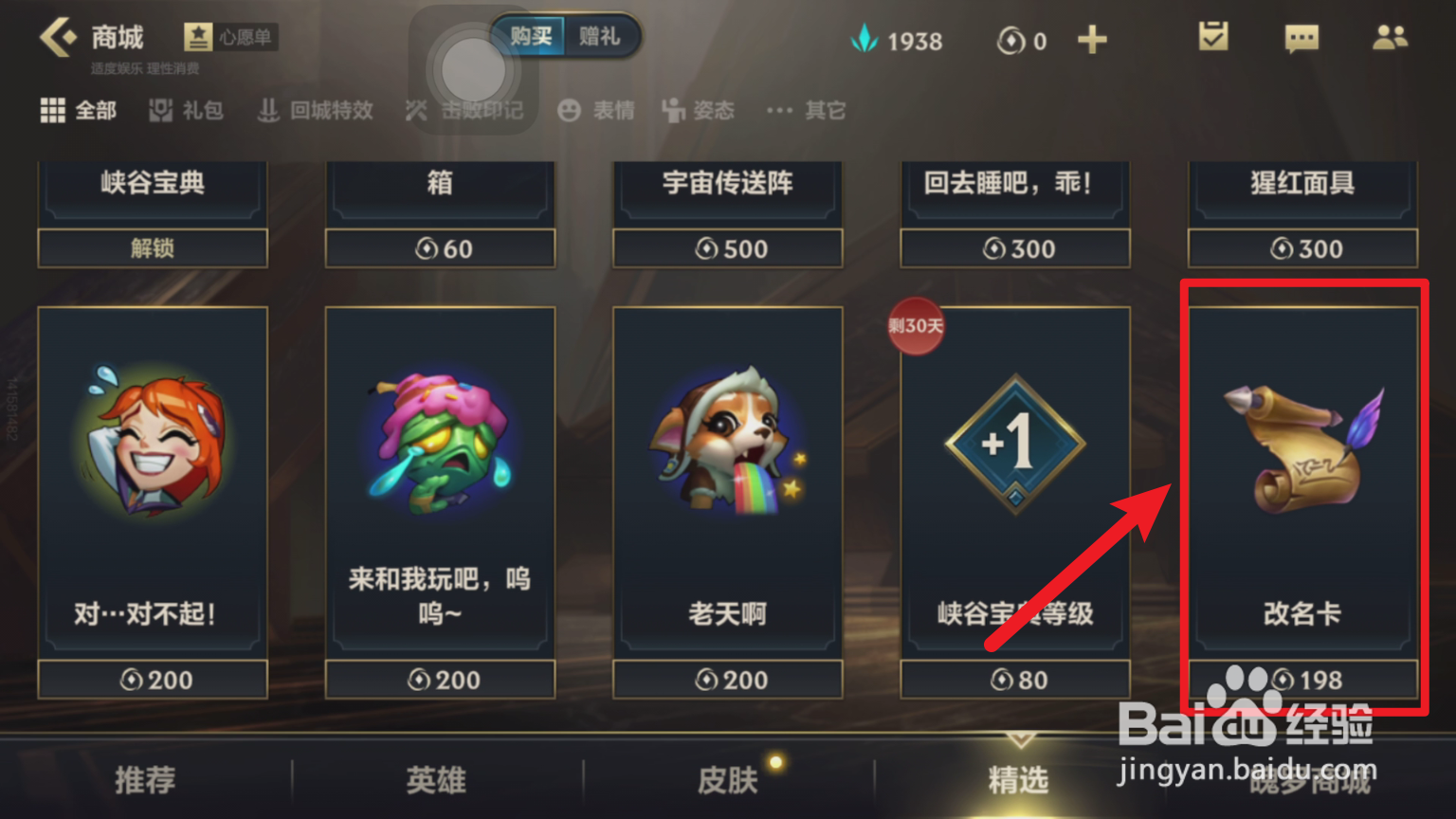
Task: Expand the 其它 more categories menu
Action: [x=804, y=110]
